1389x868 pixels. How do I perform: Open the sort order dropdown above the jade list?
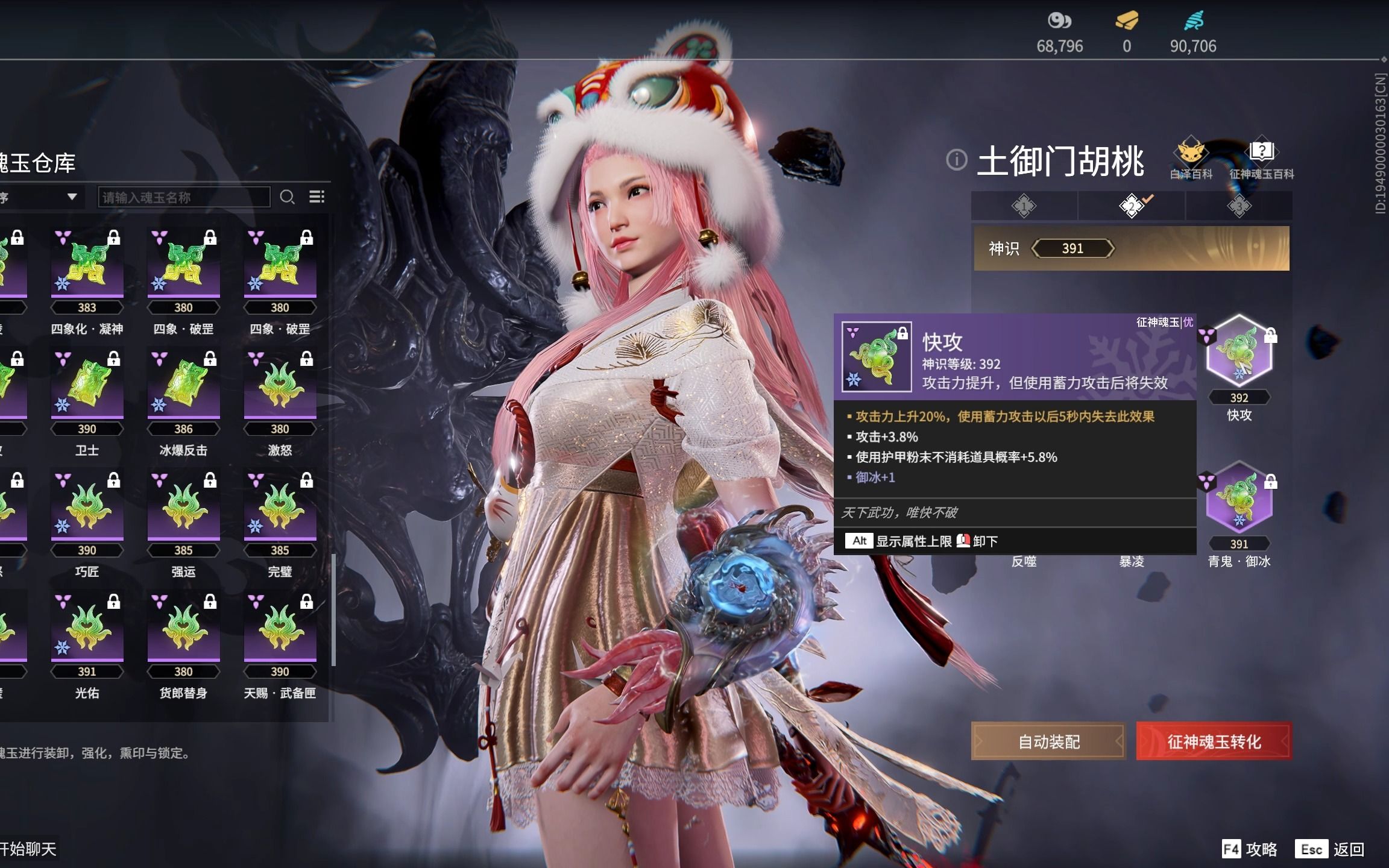69,197
